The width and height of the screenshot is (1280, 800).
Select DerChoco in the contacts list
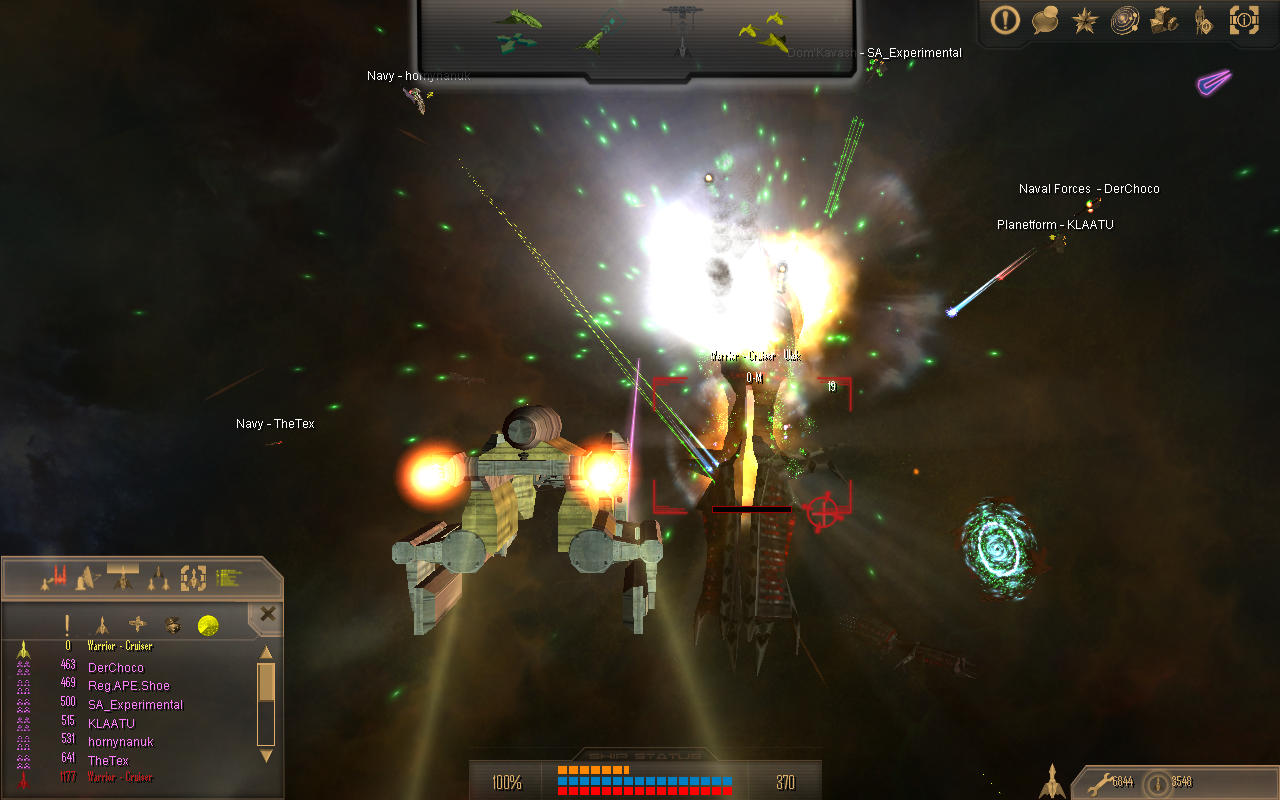(115, 667)
